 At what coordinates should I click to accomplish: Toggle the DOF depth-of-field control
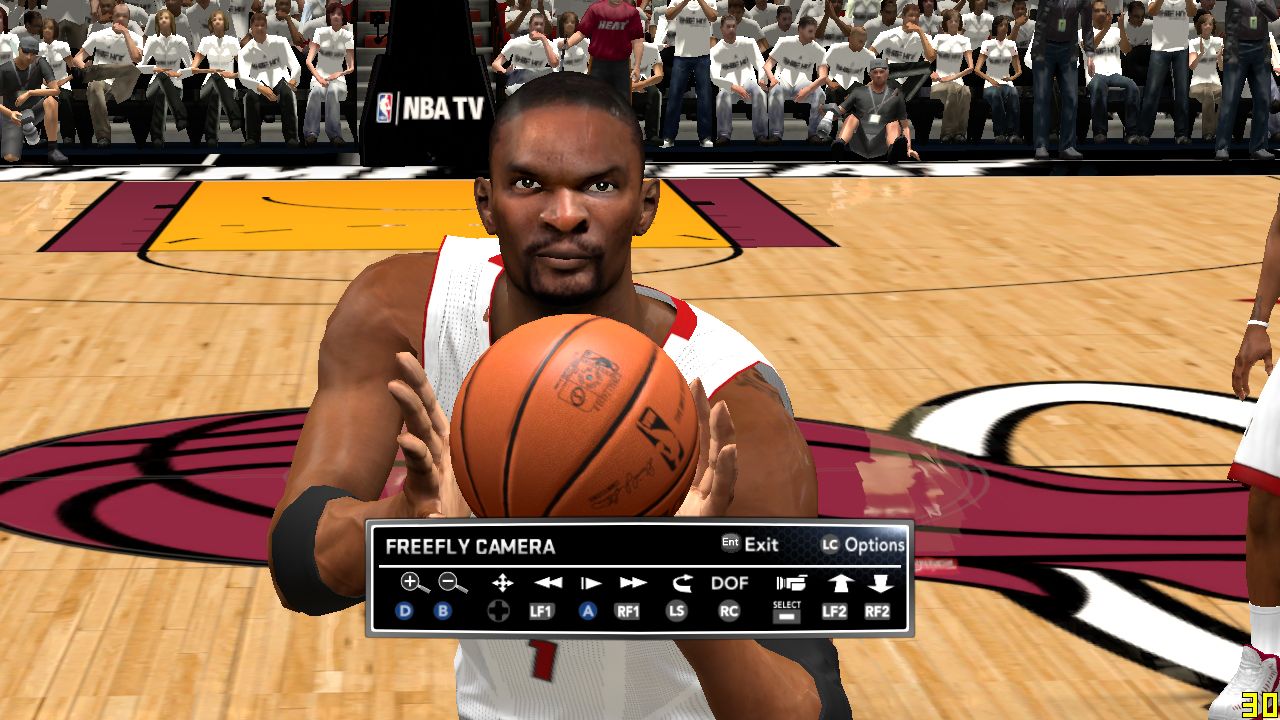[729, 582]
